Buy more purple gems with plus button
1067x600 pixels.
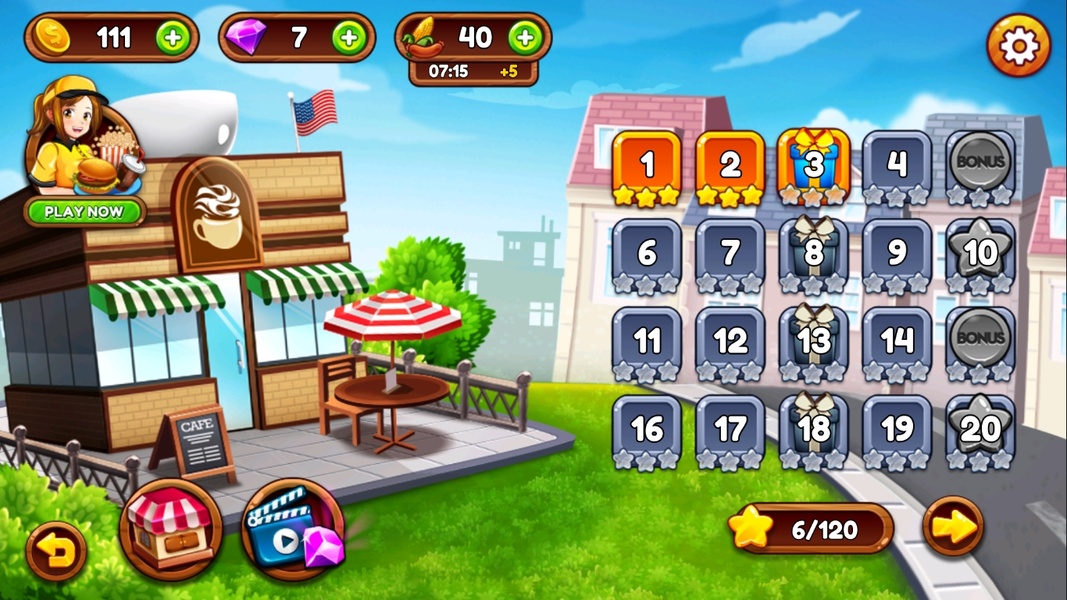pos(349,38)
